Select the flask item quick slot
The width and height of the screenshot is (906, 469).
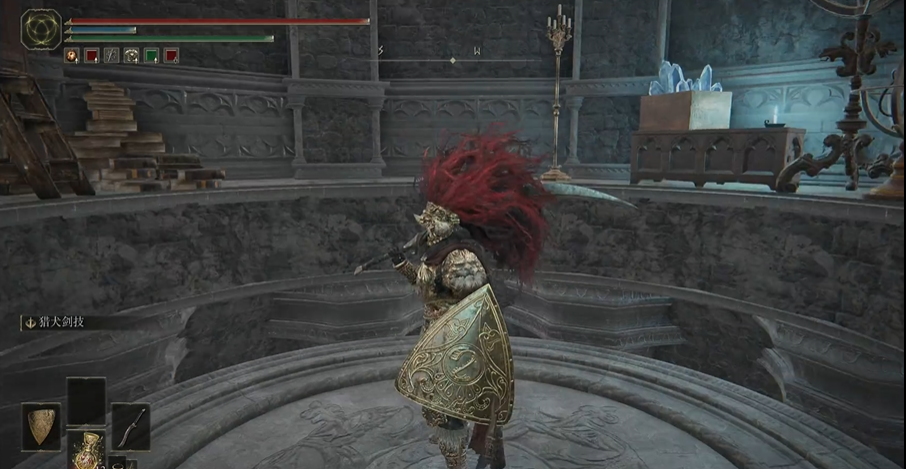point(86,452)
